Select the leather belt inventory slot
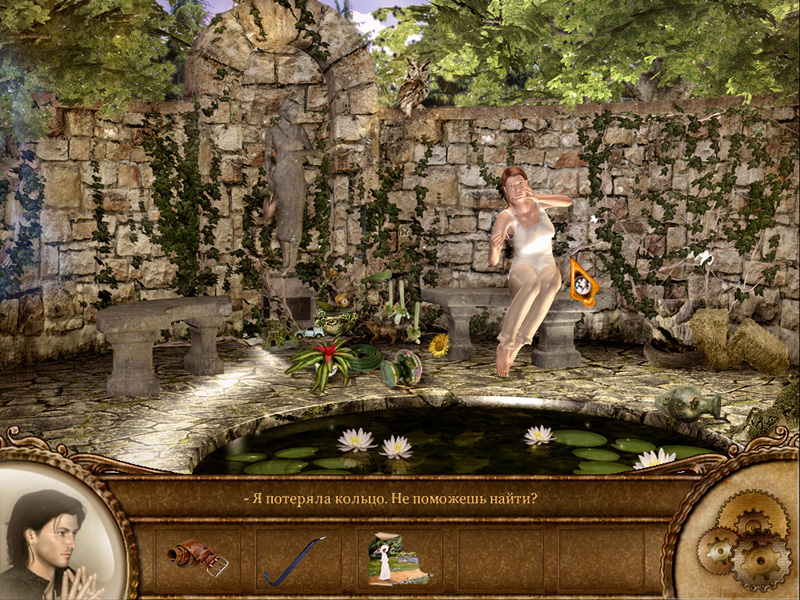This screenshot has height=600, width=800. [x=198, y=558]
